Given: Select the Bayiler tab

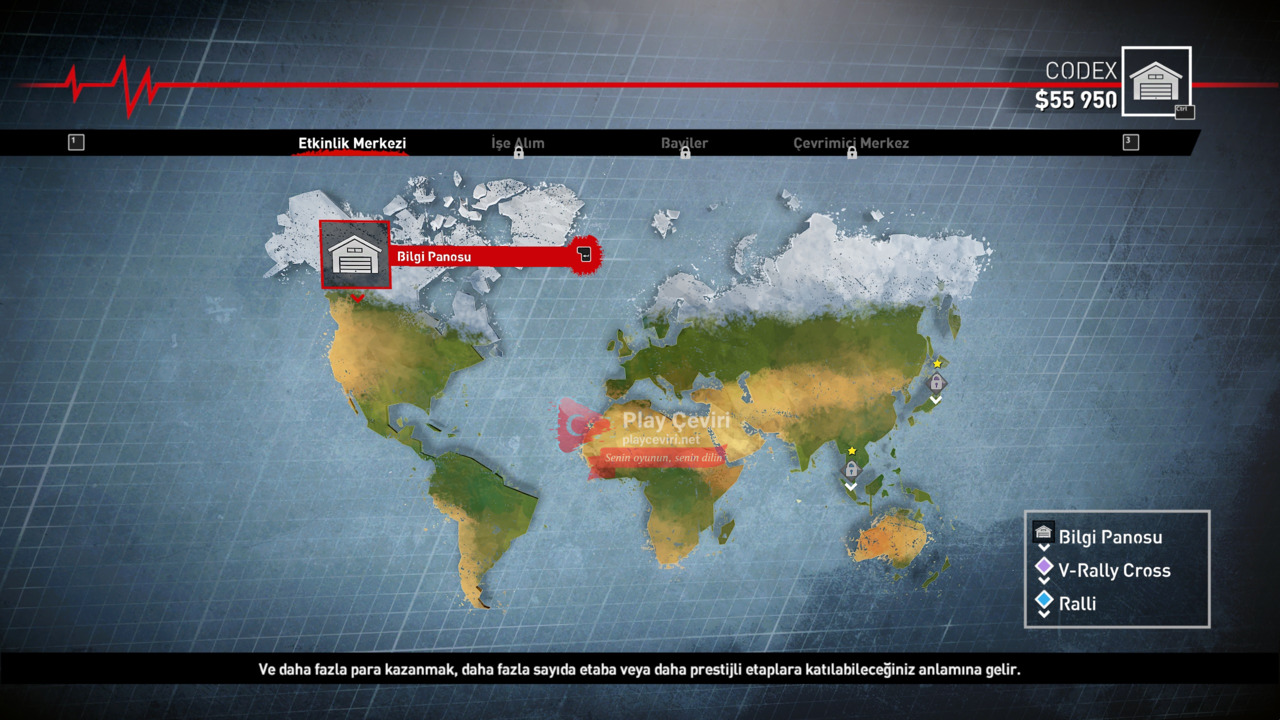Looking at the screenshot, I should (684, 144).
